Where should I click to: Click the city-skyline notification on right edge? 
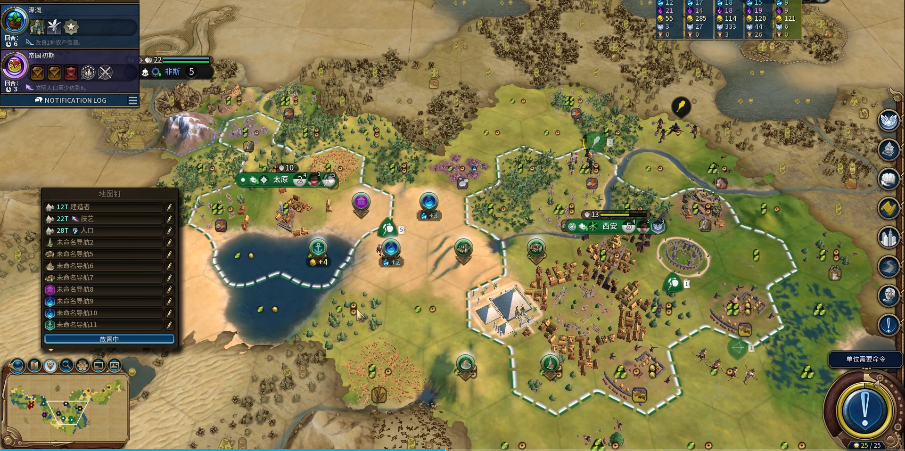[888, 237]
